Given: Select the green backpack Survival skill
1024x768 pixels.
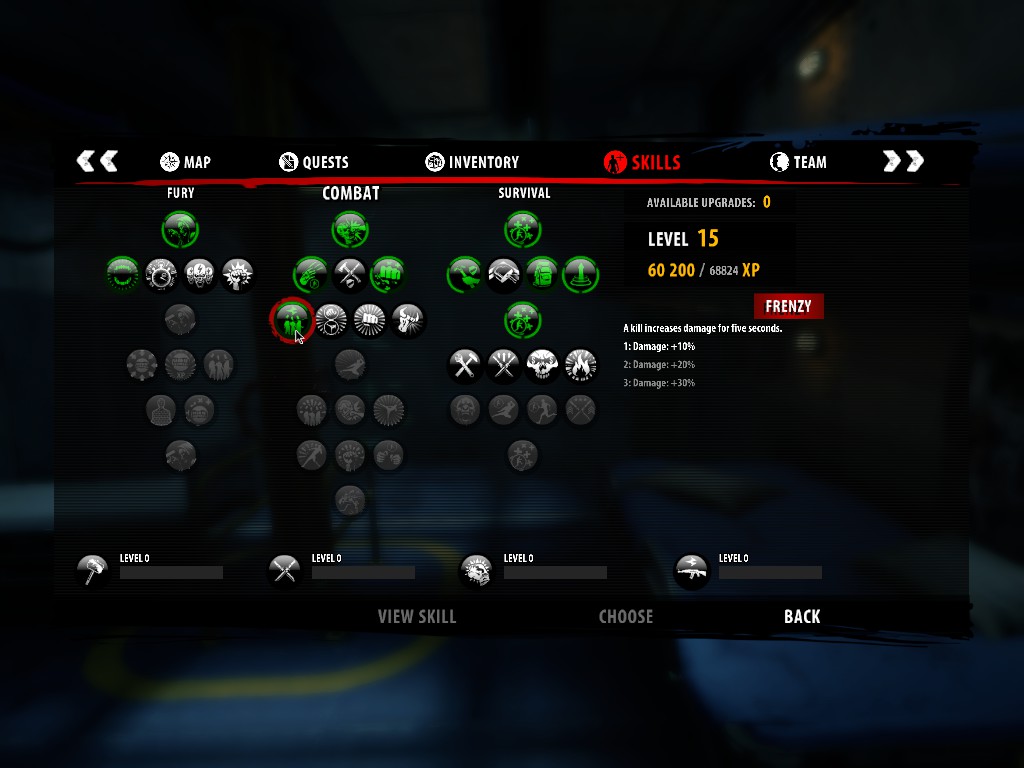Looking at the screenshot, I should coord(541,273).
